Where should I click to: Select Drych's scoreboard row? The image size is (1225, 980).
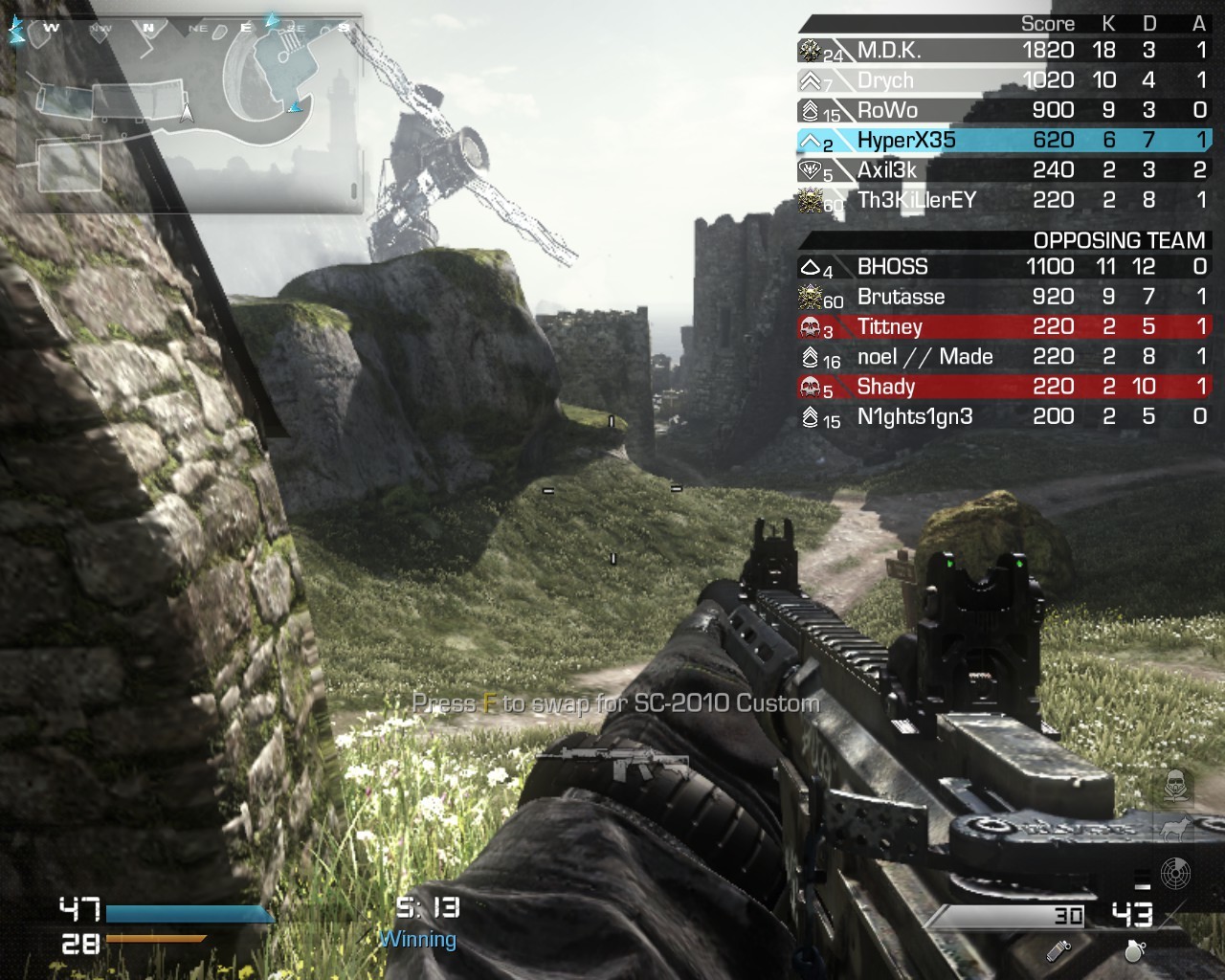[x=1004, y=80]
